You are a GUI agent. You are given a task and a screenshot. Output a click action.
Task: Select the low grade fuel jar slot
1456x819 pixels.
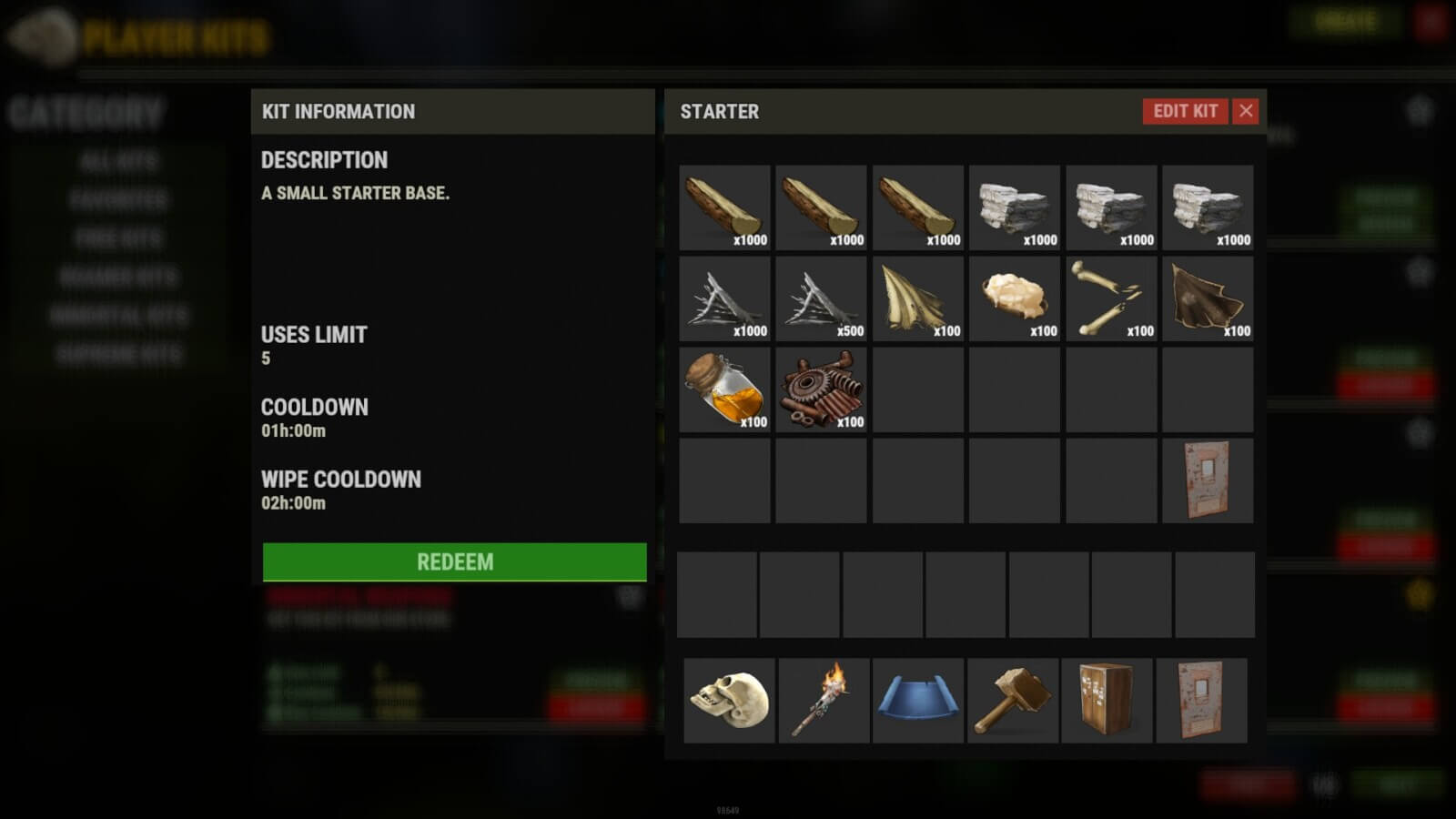click(724, 389)
